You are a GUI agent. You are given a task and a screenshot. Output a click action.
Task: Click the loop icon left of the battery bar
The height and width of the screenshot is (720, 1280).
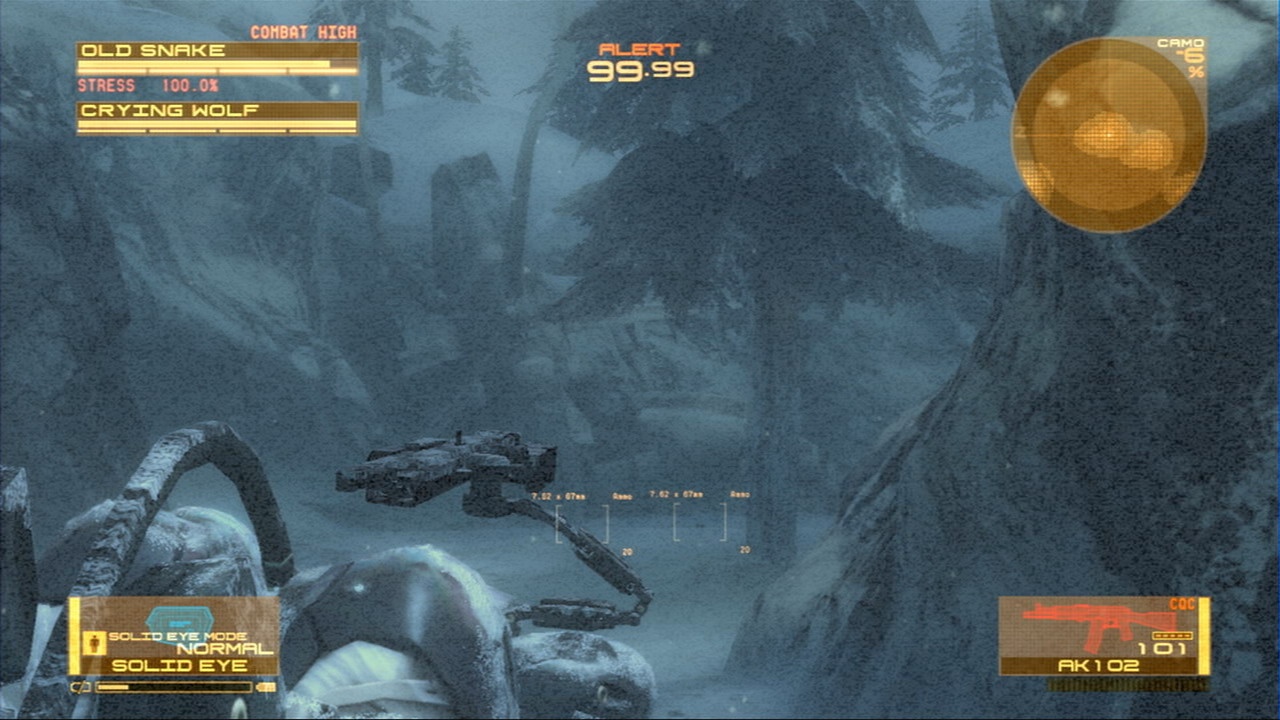[80, 686]
